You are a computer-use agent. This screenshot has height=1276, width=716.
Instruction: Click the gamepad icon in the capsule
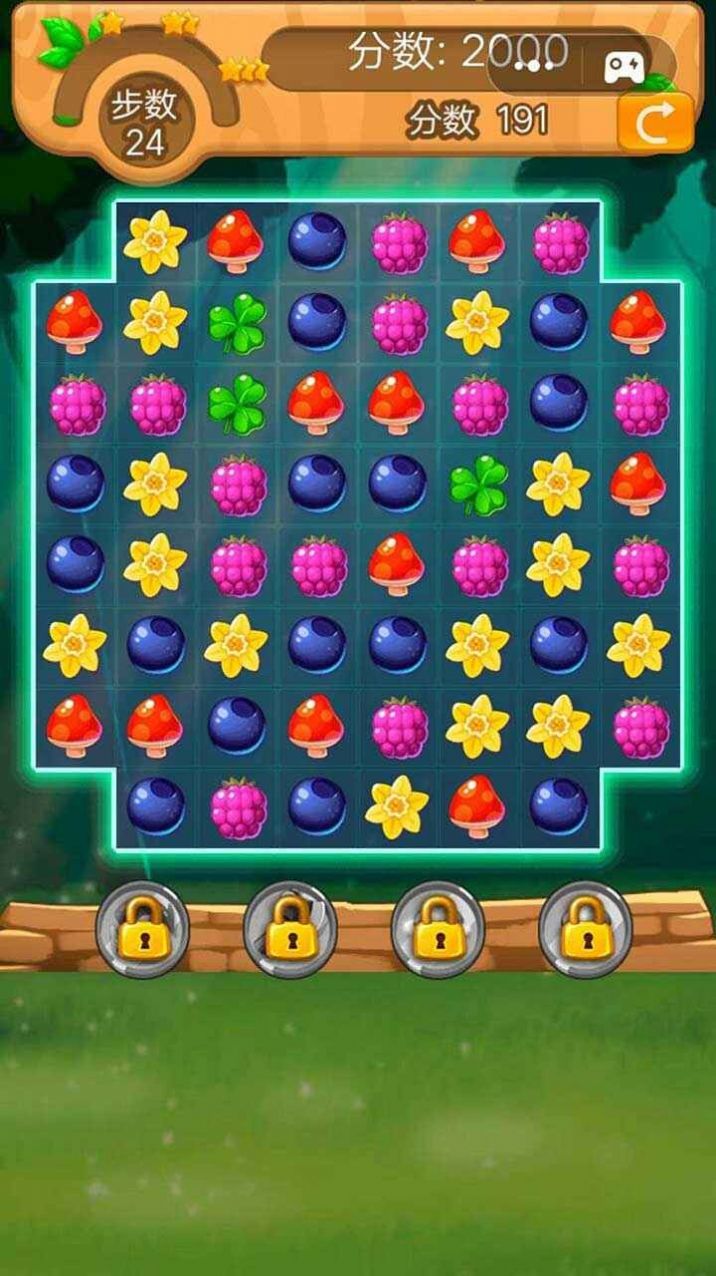point(622,67)
